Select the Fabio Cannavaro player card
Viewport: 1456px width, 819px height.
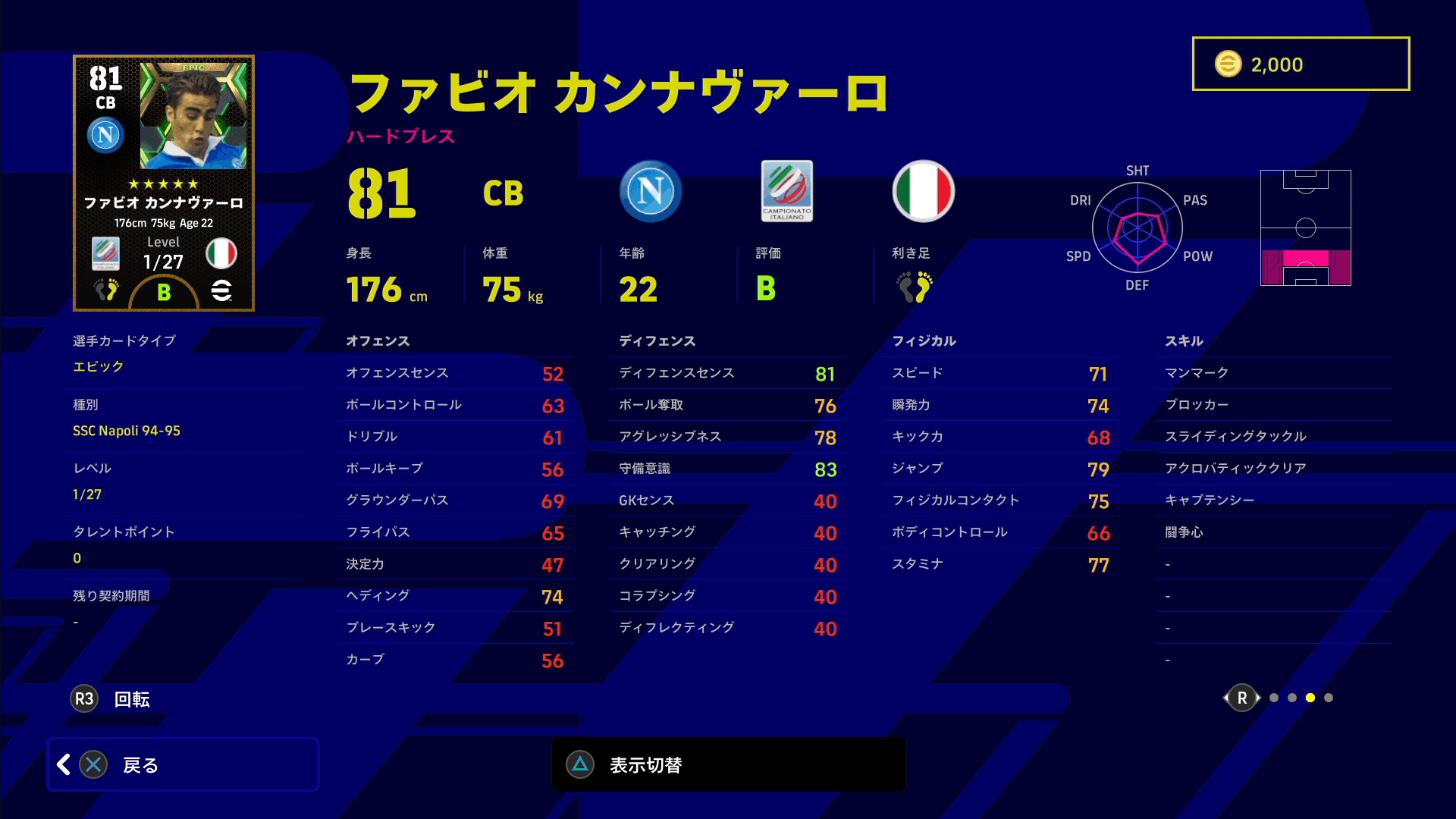[164, 183]
